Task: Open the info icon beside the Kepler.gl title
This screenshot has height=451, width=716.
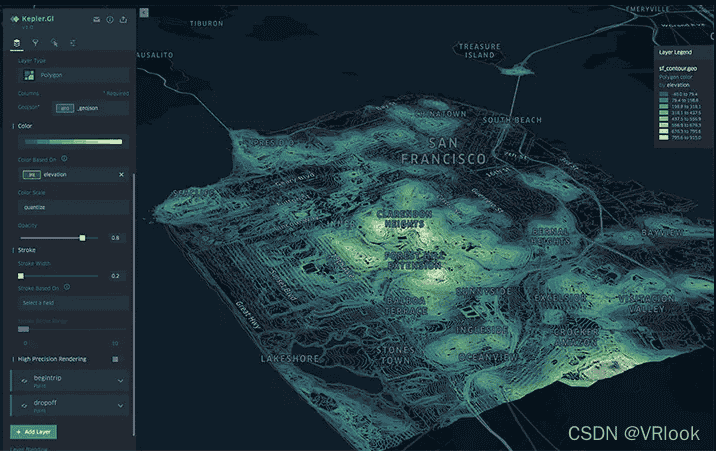Action: [110, 19]
